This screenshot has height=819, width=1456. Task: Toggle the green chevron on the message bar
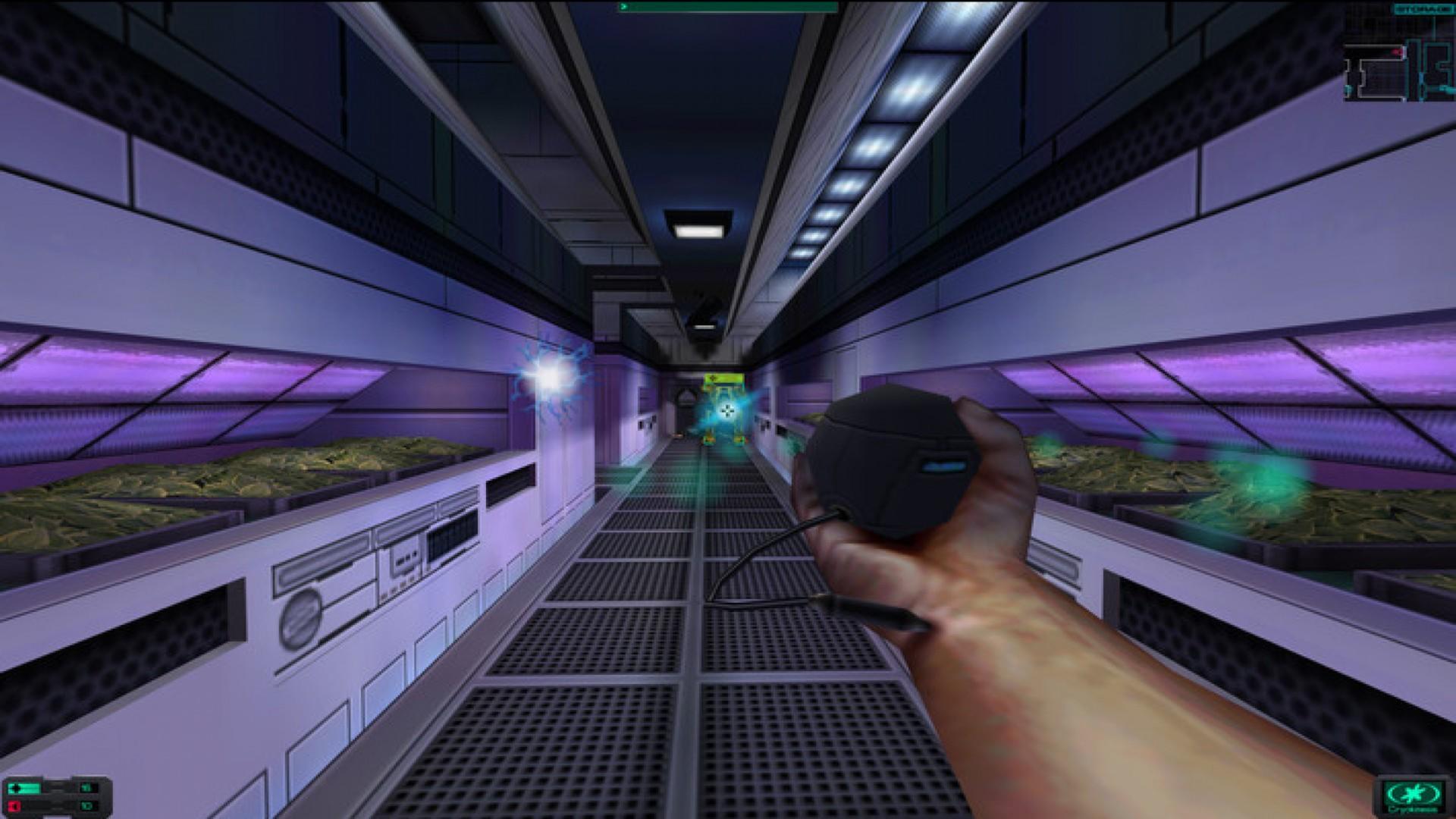(623, 6)
